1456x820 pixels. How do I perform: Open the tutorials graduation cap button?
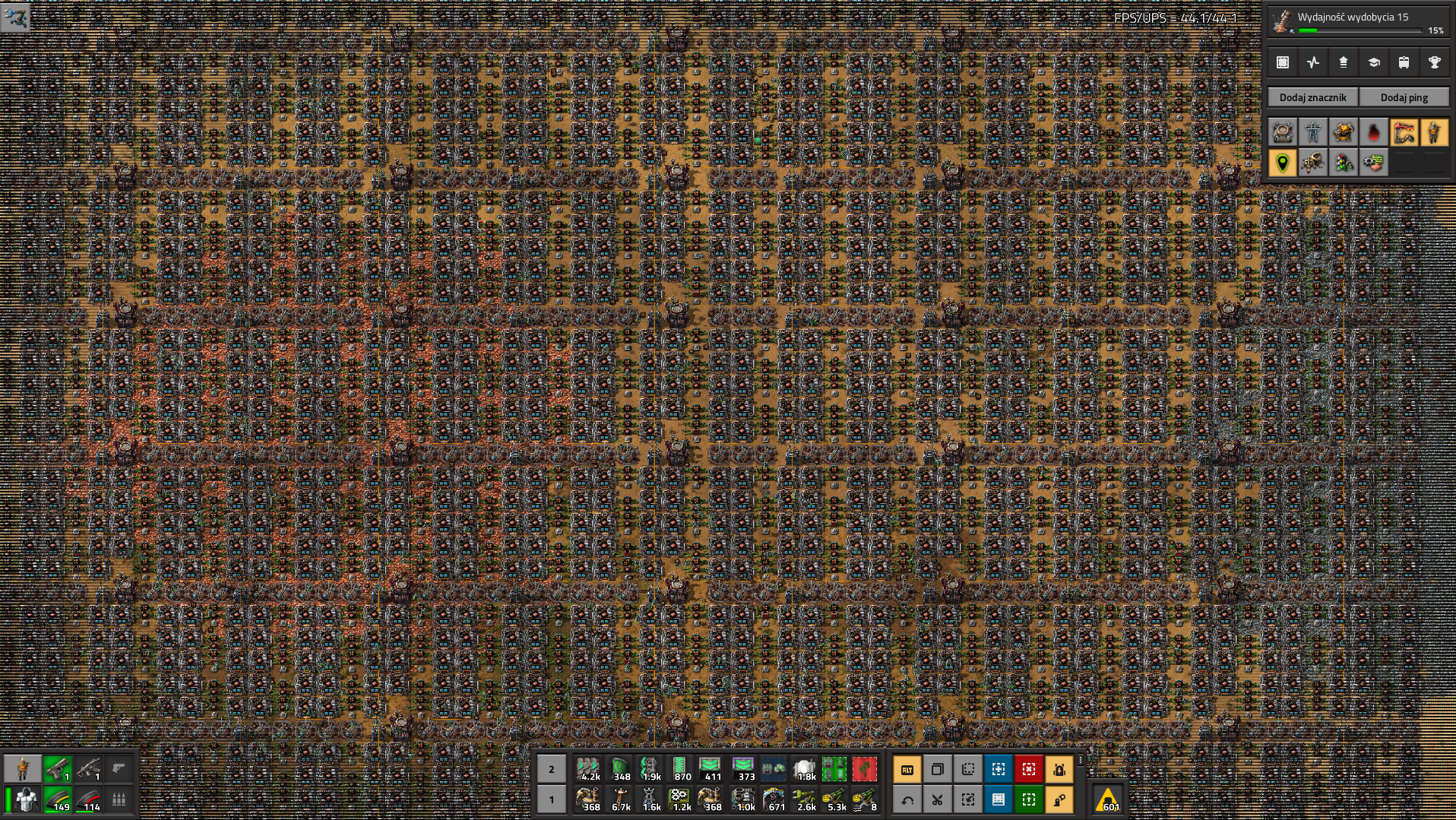pyautogui.click(x=1374, y=62)
